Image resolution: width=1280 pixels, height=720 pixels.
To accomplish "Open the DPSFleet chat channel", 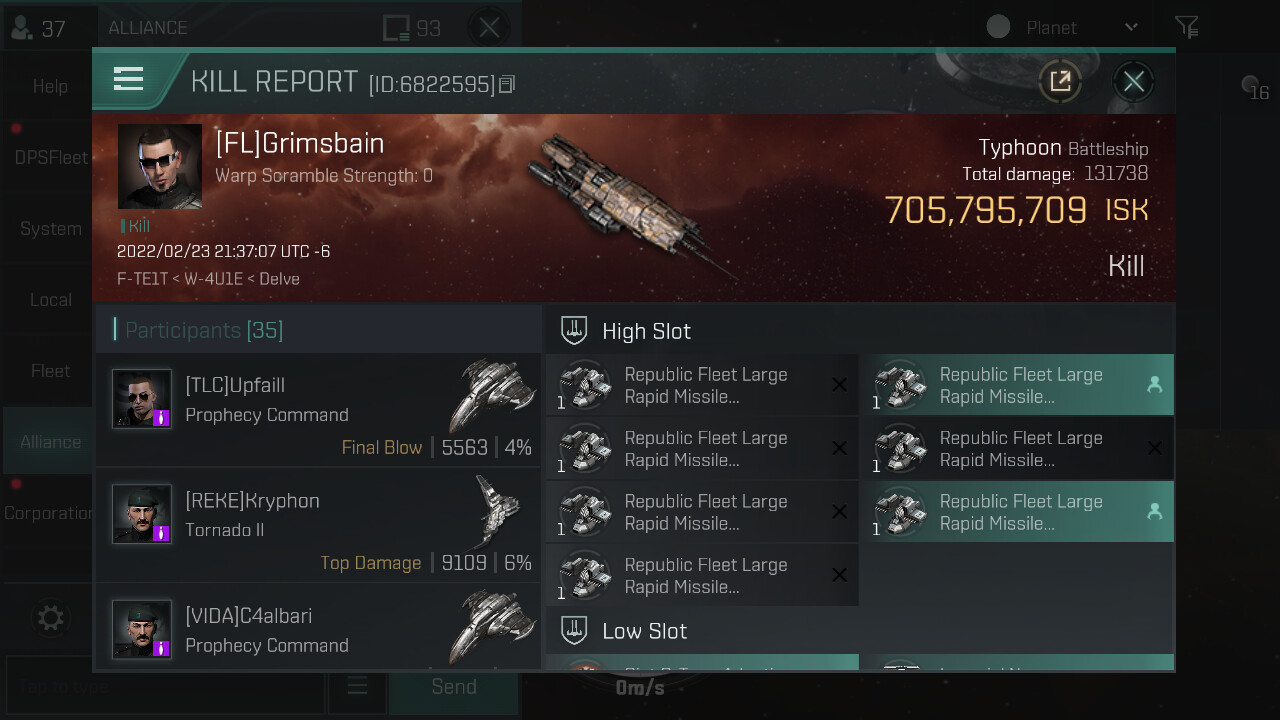I will 50,158.
